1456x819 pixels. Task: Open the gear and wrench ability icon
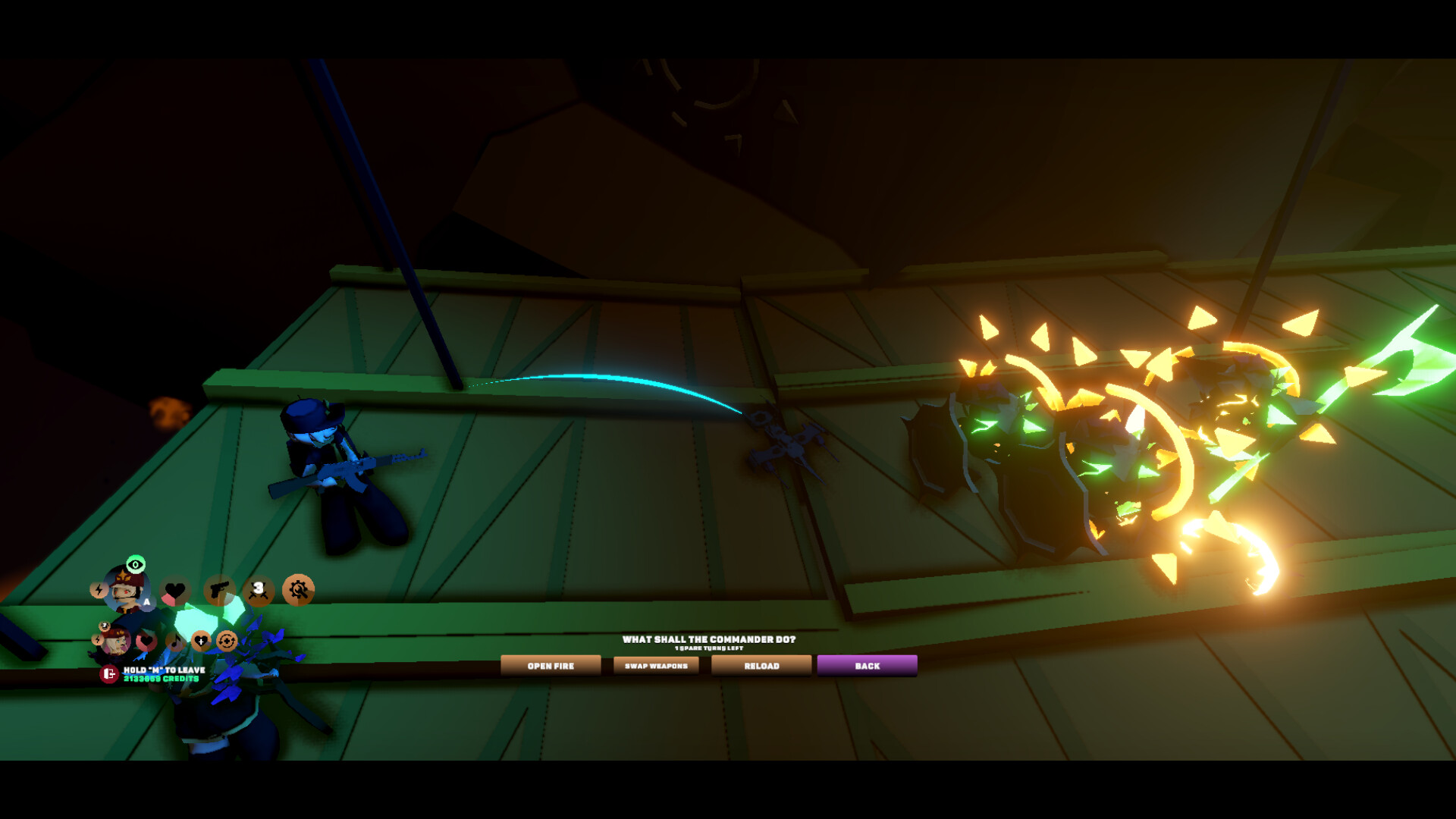pos(298,590)
